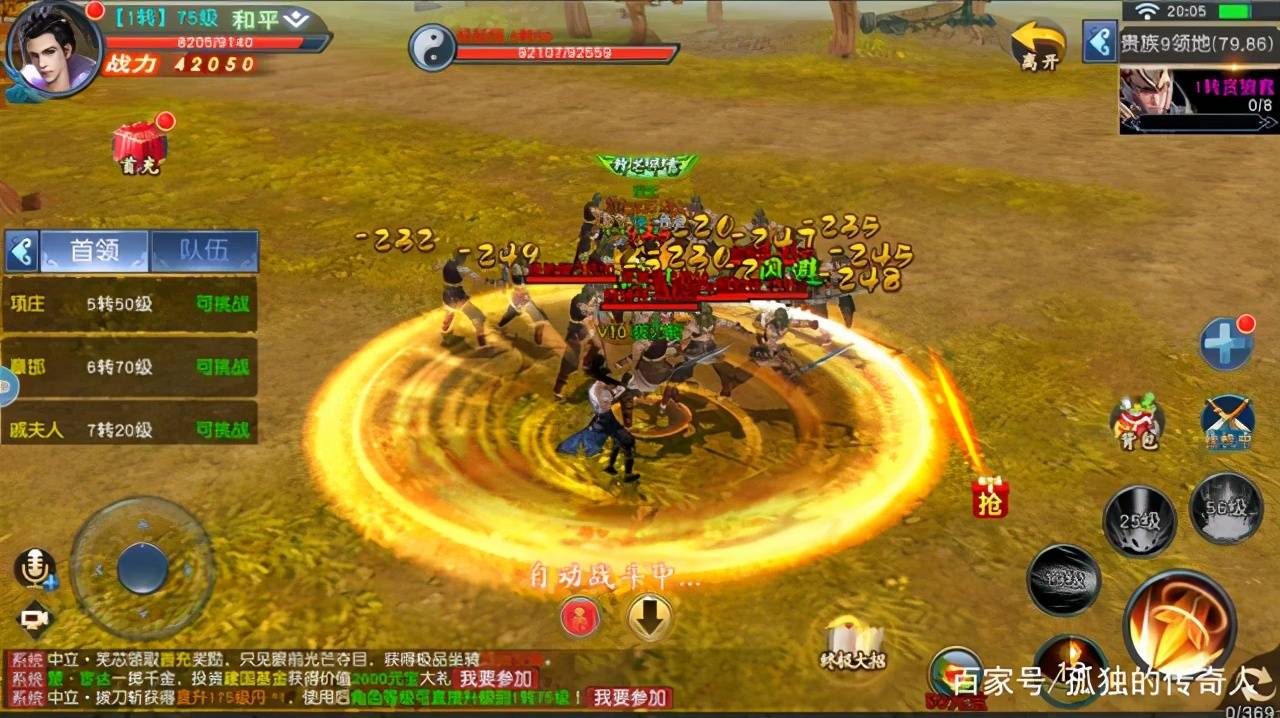The image size is (1280, 718).
Task: Activate the microphone voice chat button
Action: [34, 569]
